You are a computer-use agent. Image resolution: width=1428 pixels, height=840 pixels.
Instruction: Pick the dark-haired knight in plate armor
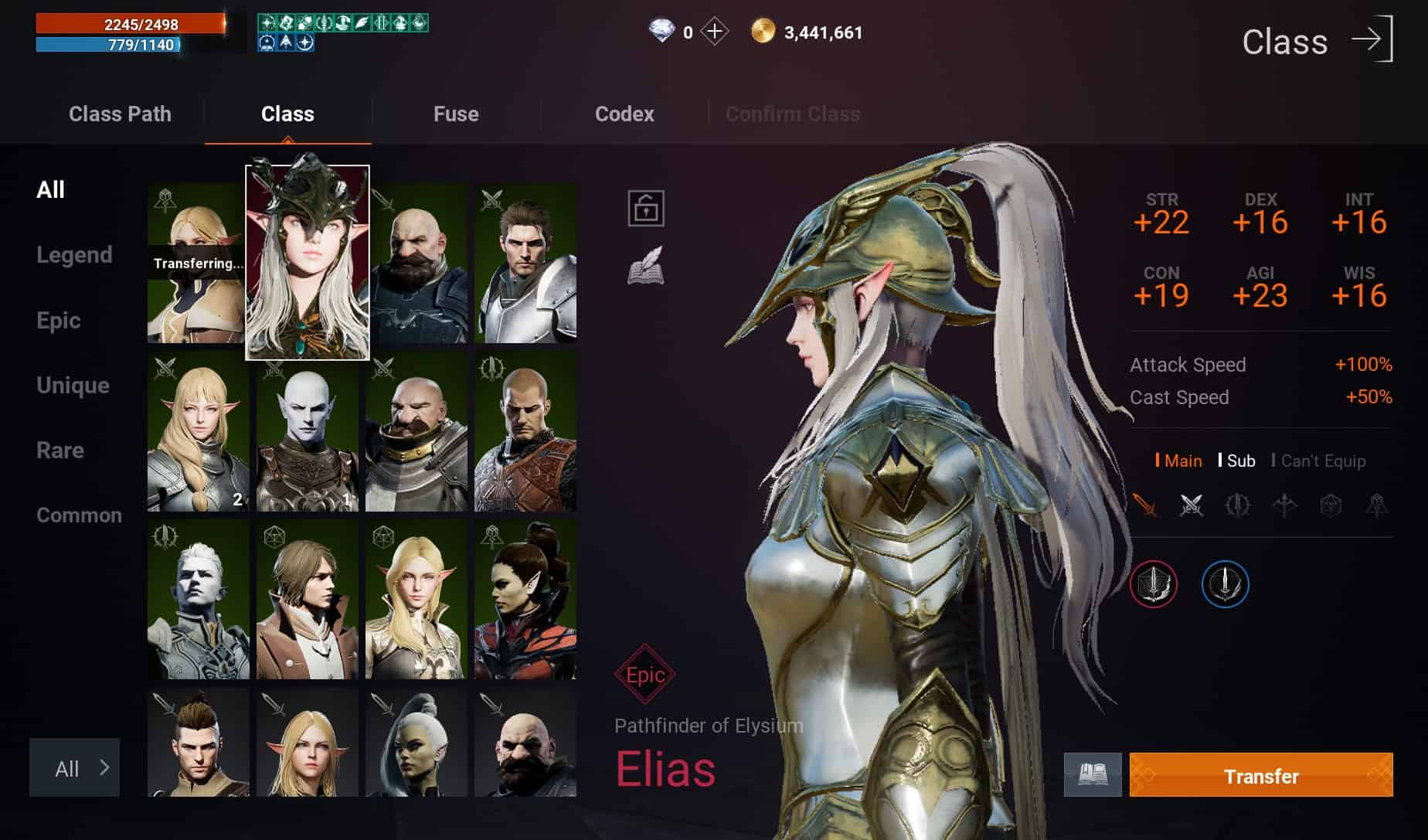[525, 263]
